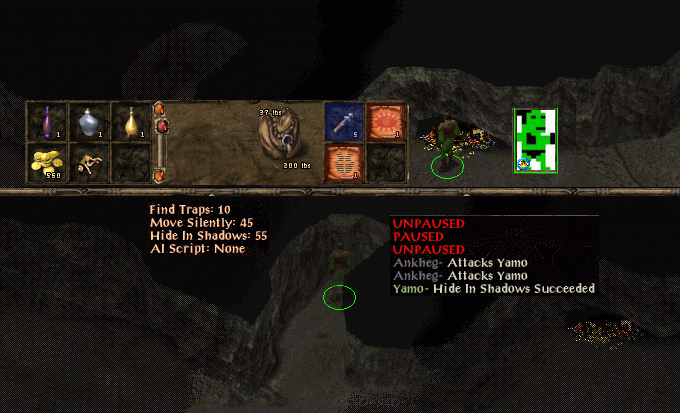
Task: Pick the silver flask potion
Action: 89,121
